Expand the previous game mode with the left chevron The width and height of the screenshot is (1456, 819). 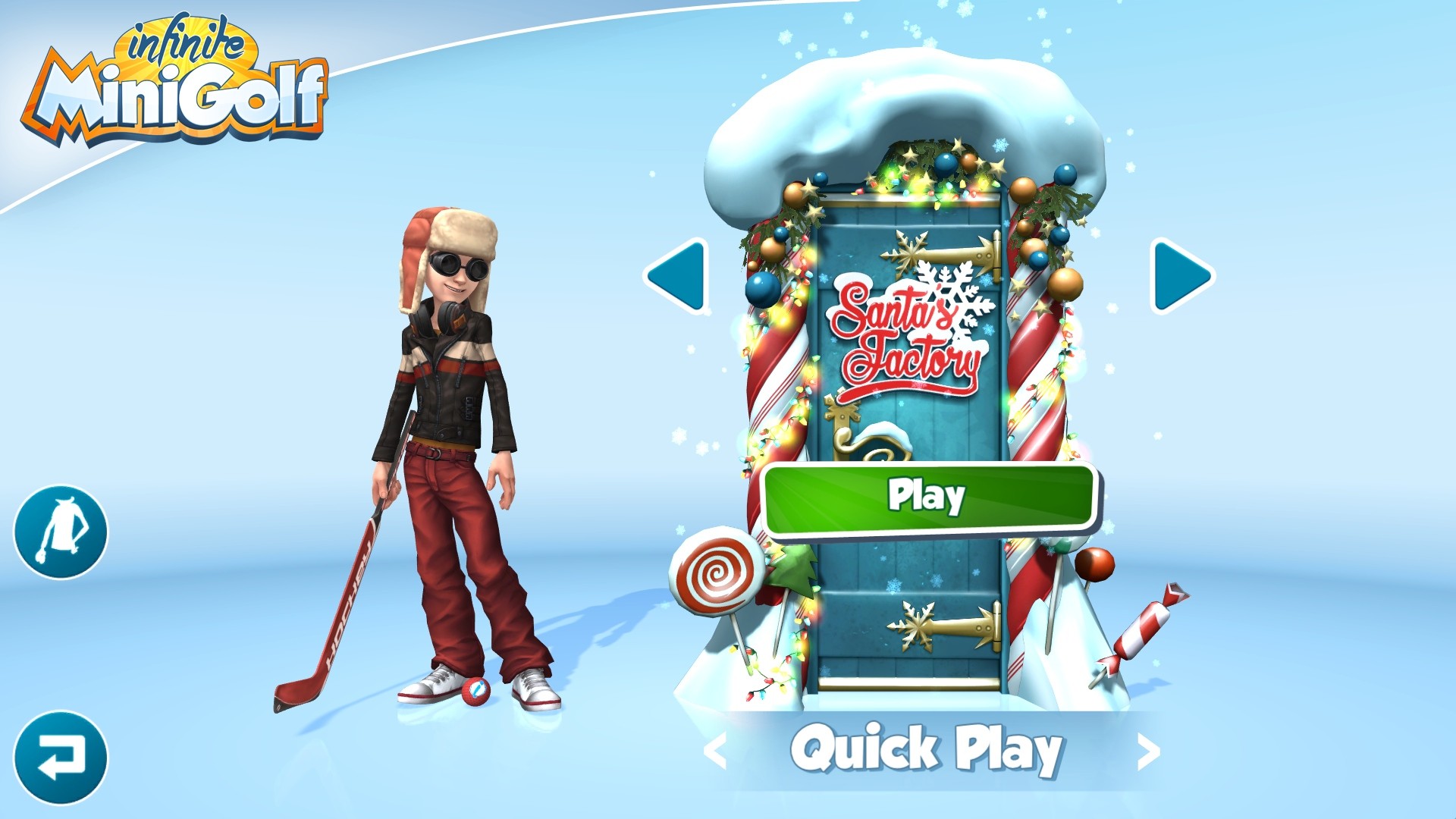(x=715, y=751)
